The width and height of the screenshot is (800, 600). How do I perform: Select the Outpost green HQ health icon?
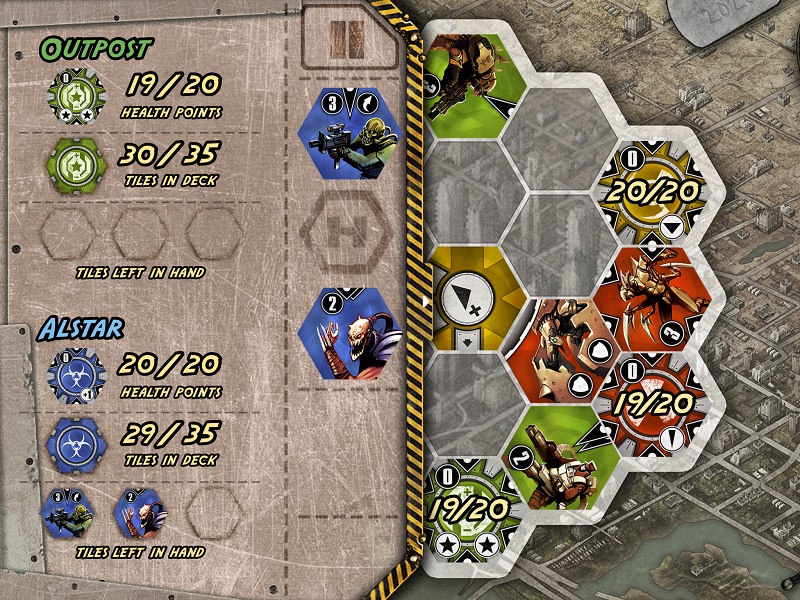tap(73, 97)
